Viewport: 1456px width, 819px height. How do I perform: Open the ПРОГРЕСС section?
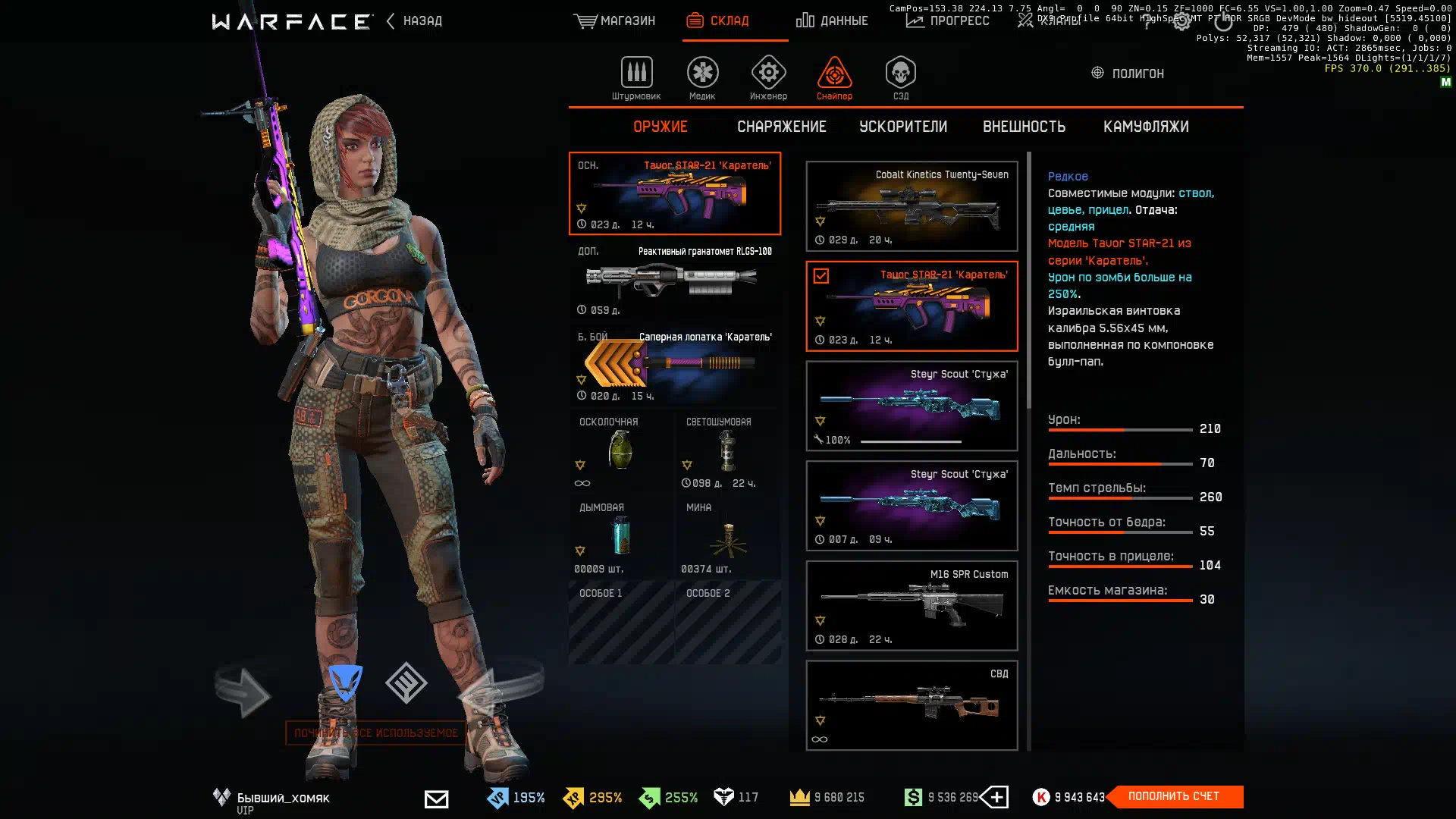point(948,21)
